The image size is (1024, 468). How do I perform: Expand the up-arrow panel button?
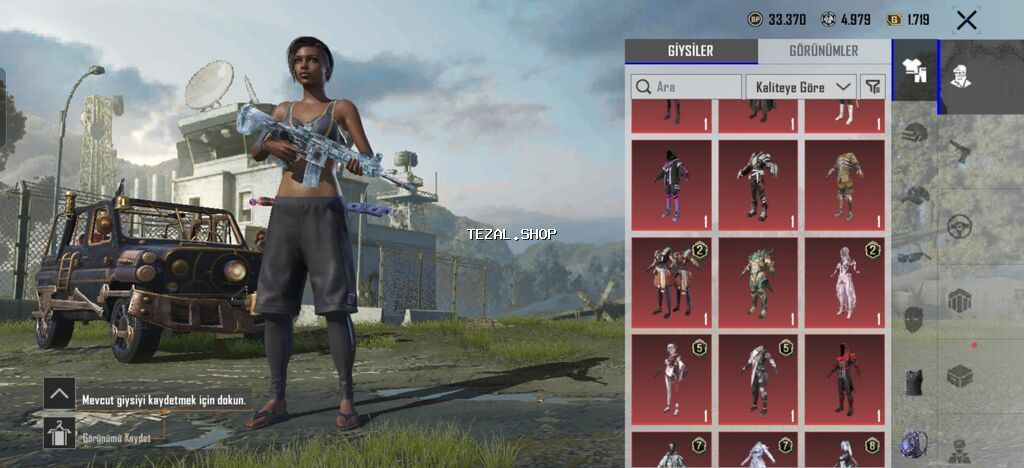tap(59, 392)
